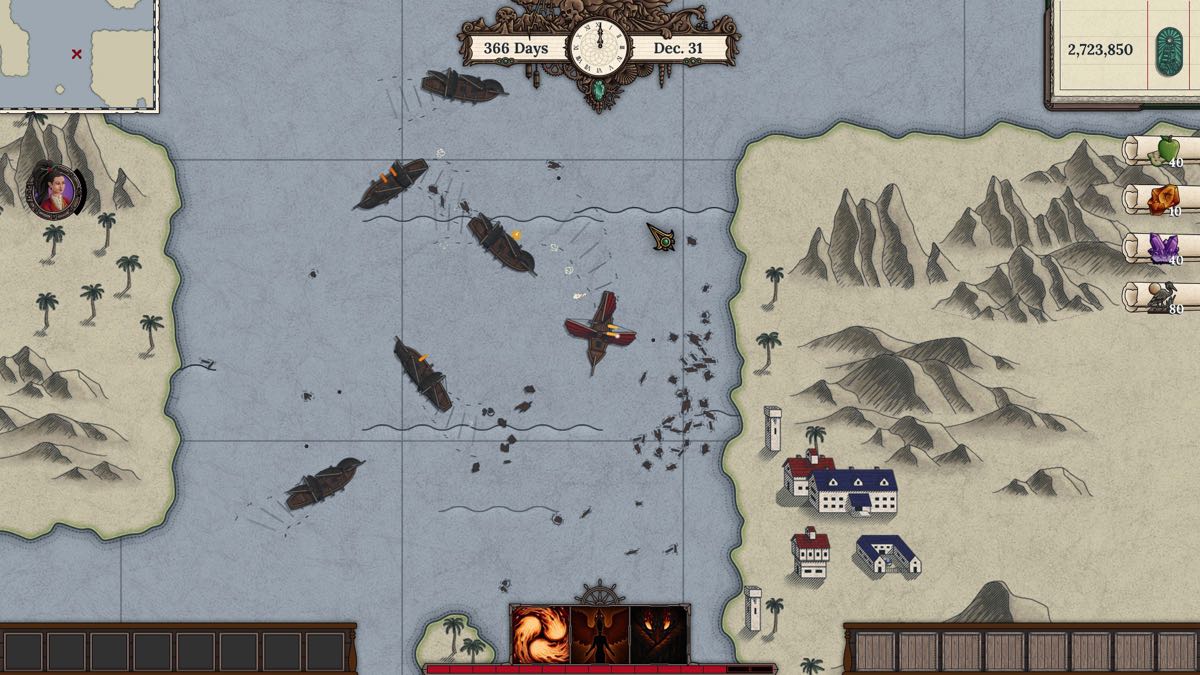Activate the winged demon silhouette ability
1200x675 pixels.
pyautogui.click(x=600, y=634)
